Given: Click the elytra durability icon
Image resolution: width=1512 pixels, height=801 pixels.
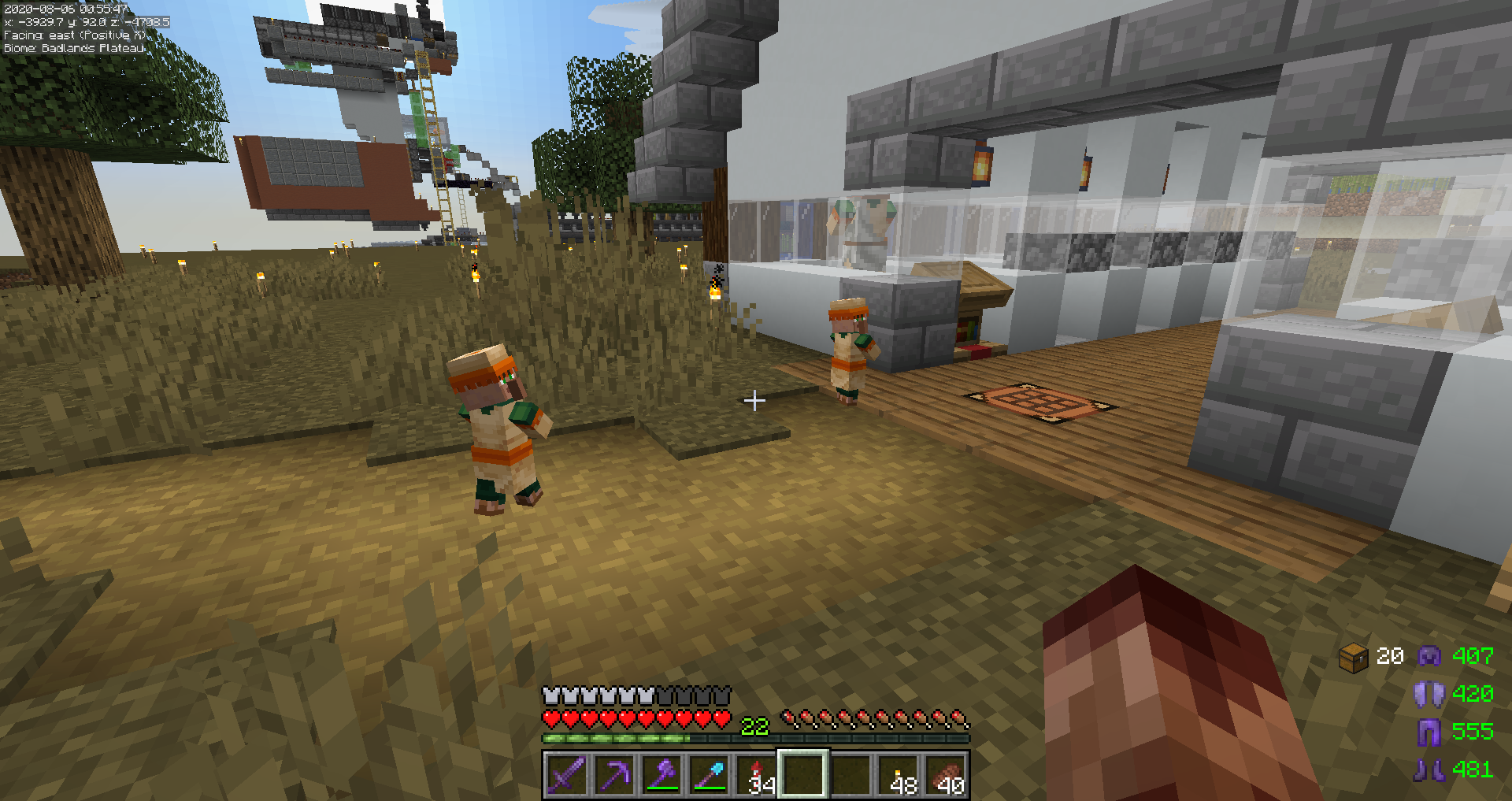Looking at the screenshot, I should coord(1429,694).
